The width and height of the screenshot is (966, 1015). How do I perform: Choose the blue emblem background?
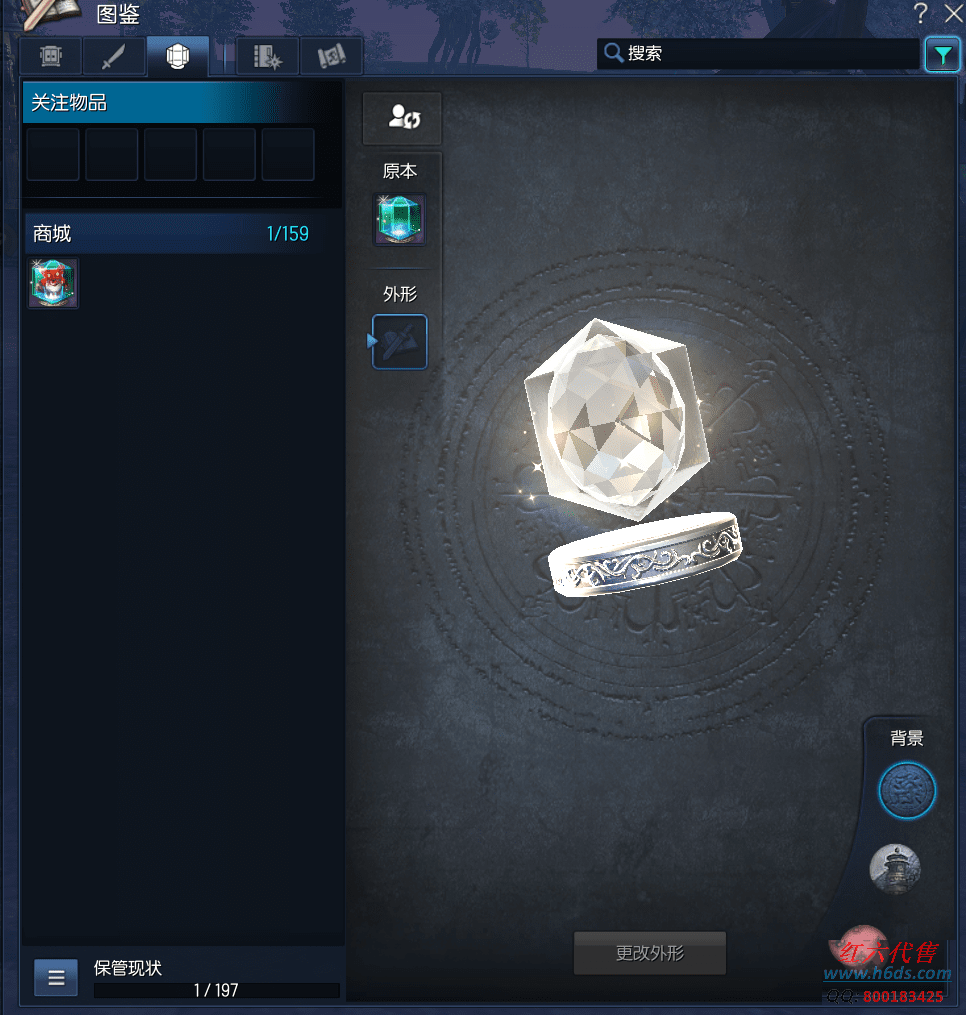pyautogui.click(x=907, y=791)
